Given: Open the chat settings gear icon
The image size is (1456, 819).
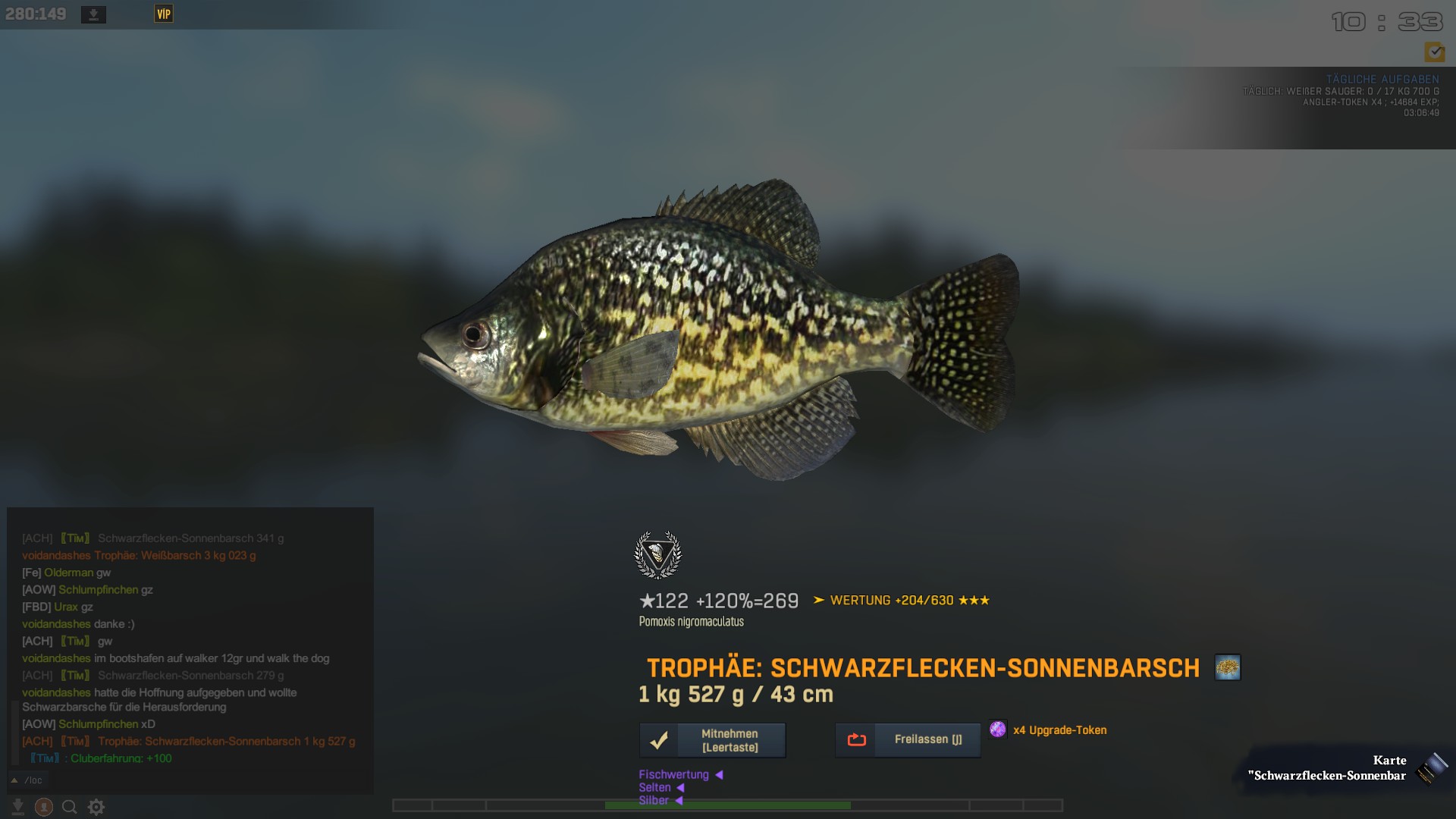Looking at the screenshot, I should click(96, 807).
